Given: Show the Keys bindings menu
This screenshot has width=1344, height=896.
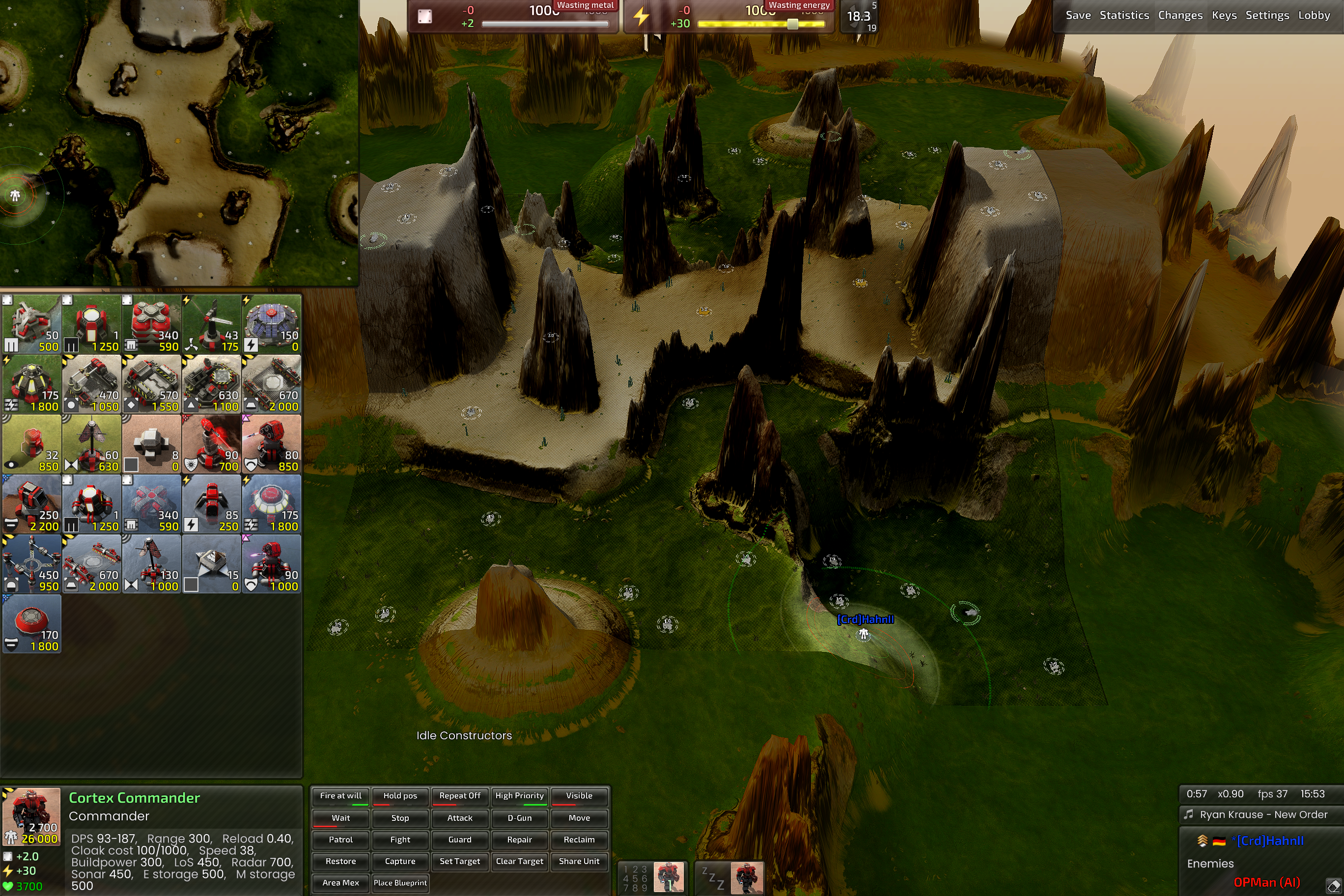Looking at the screenshot, I should 1224,15.
